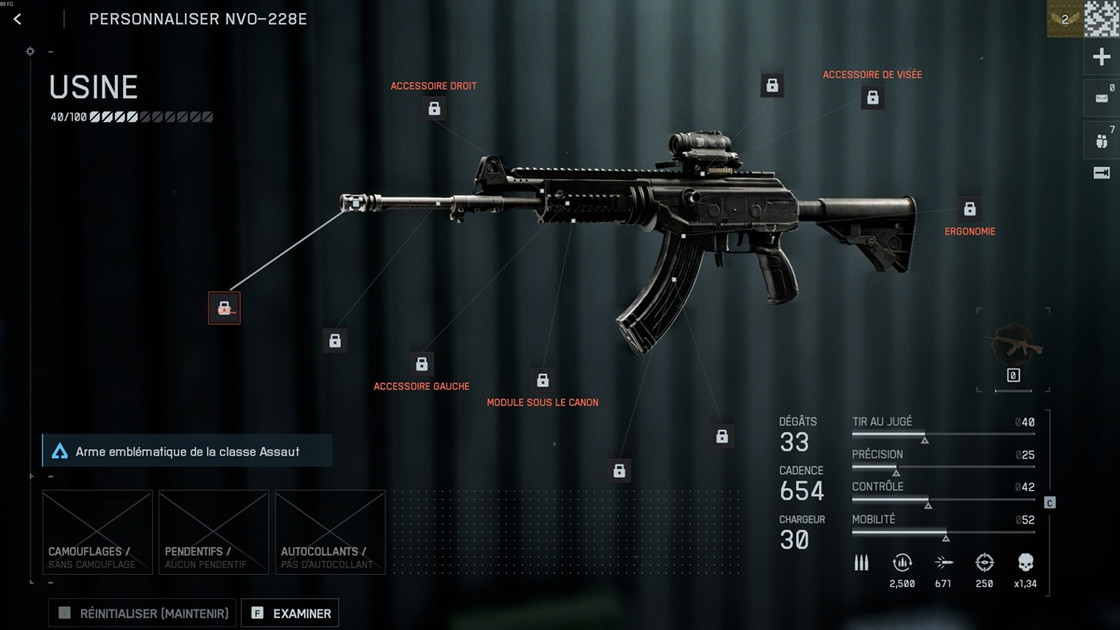Select the weapon preview thumbnail
Image resolution: width=1120 pixels, height=630 pixels.
point(1014,346)
